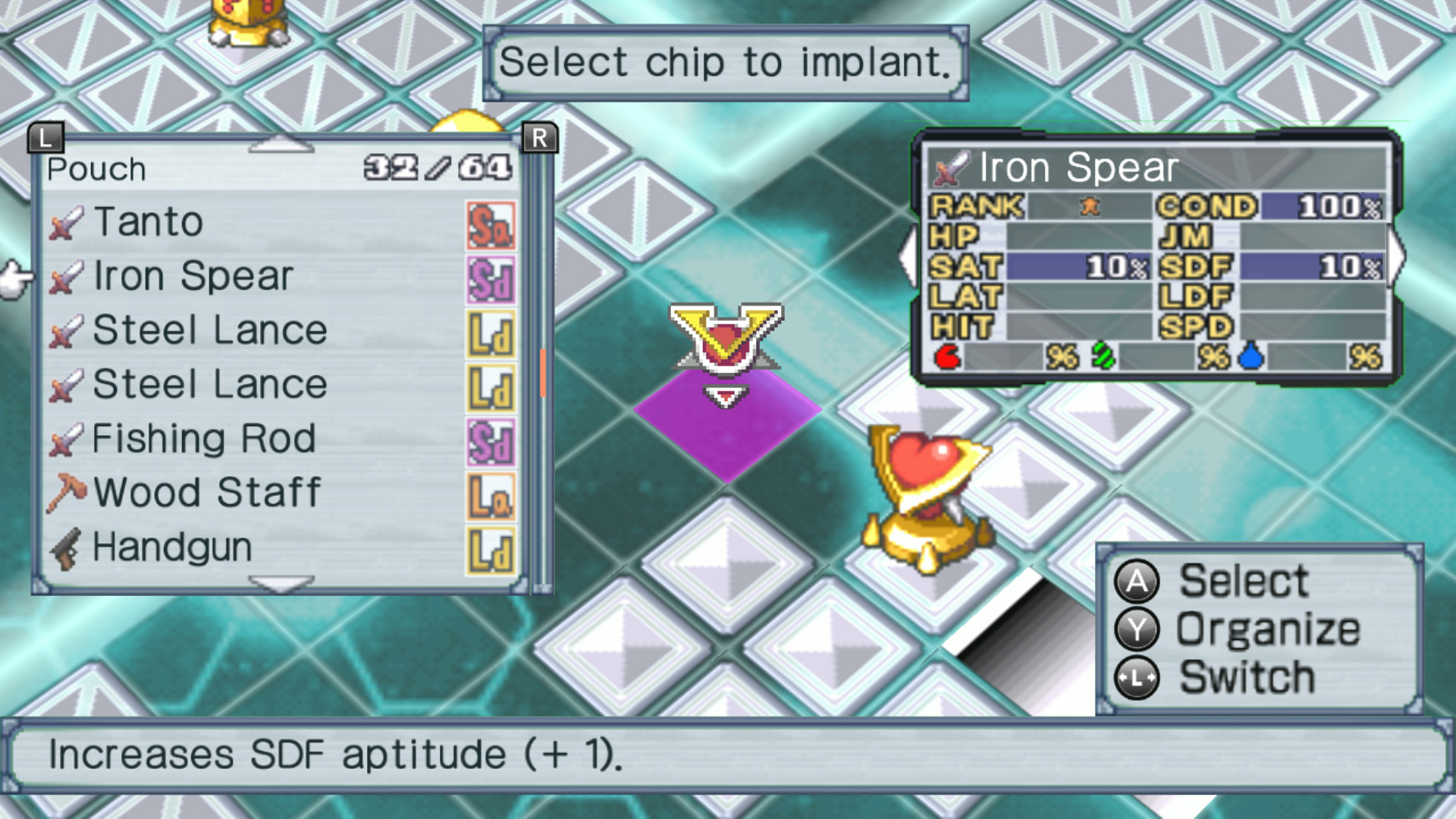Click the pouch list's down arrow
The width and height of the screenshot is (1456, 819).
point(281,583)
